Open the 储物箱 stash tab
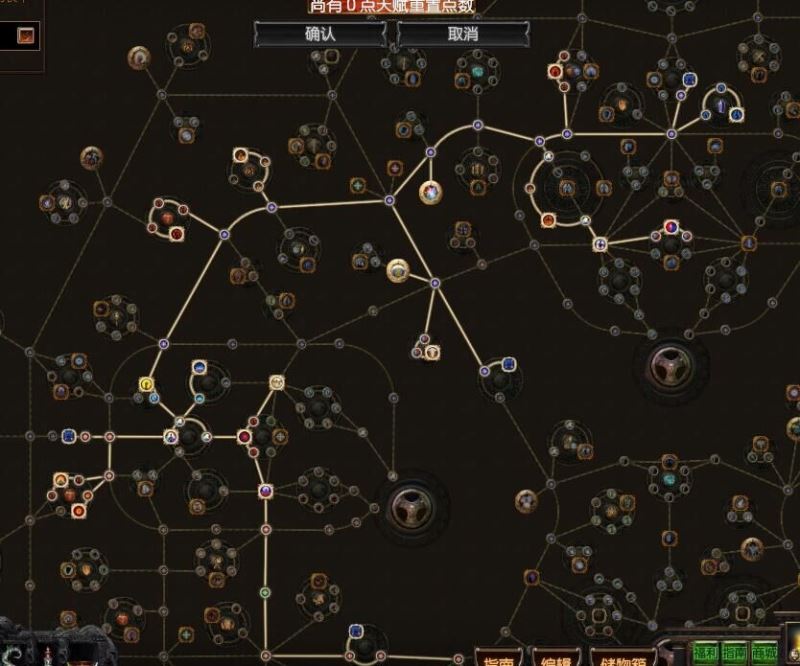 click(x=624, y=660)
